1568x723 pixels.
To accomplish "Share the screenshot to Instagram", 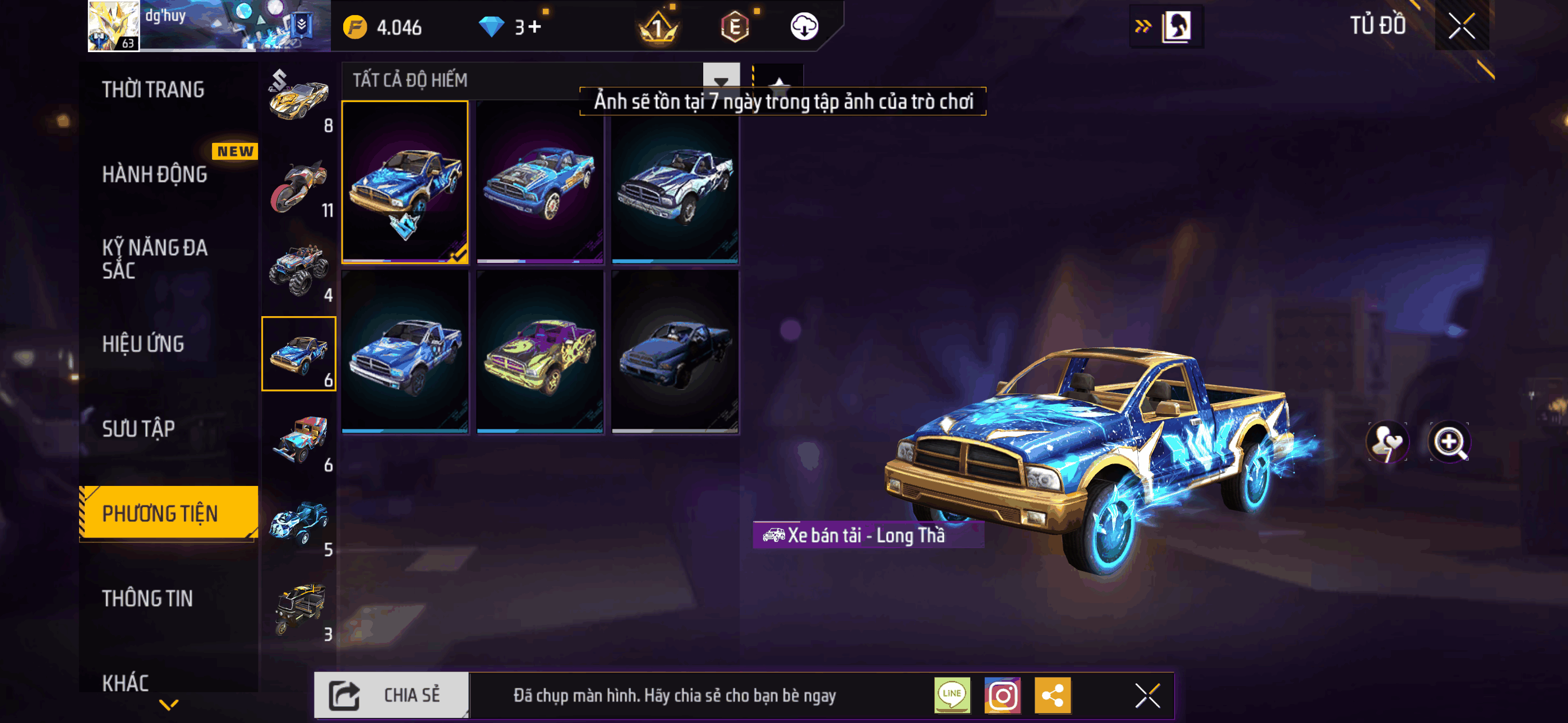I will point(1003,695).
